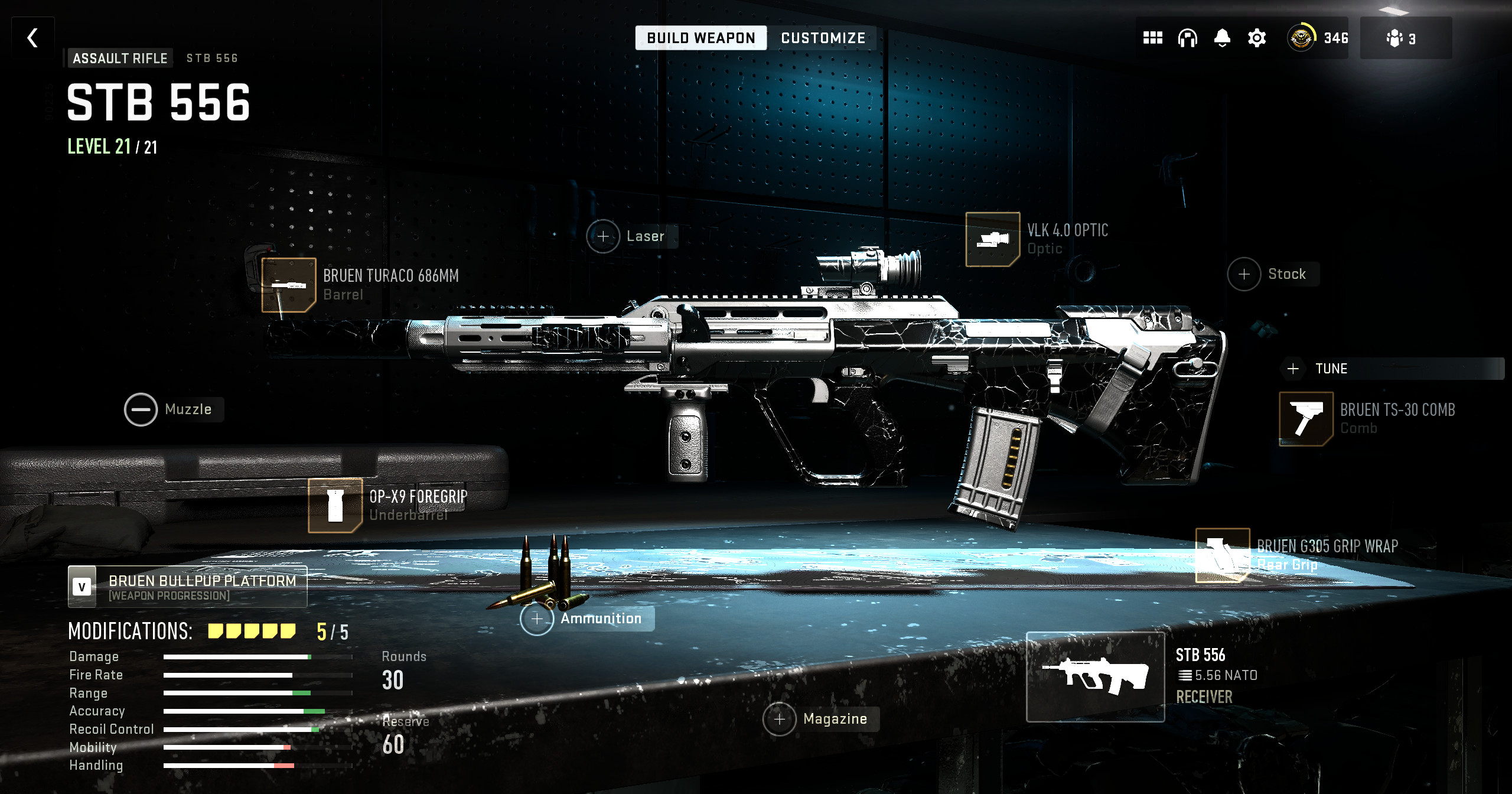
Task: Open the headset voice channel icon
Action: pos(1187,38)
